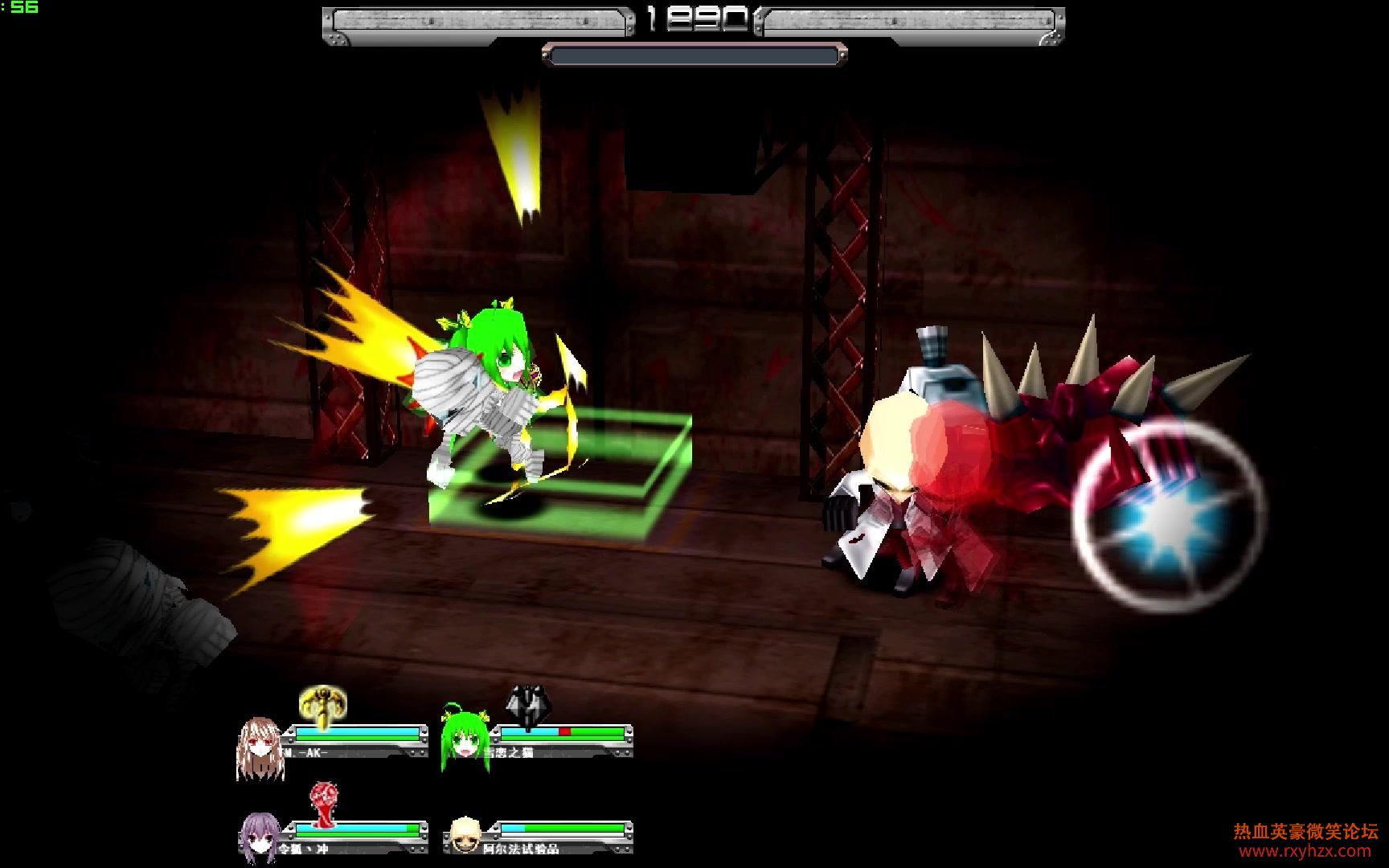Open the www.rxyhzx.com watermark link
The width and height of the screenshot is (1389, 868).
click(1305, 851)
